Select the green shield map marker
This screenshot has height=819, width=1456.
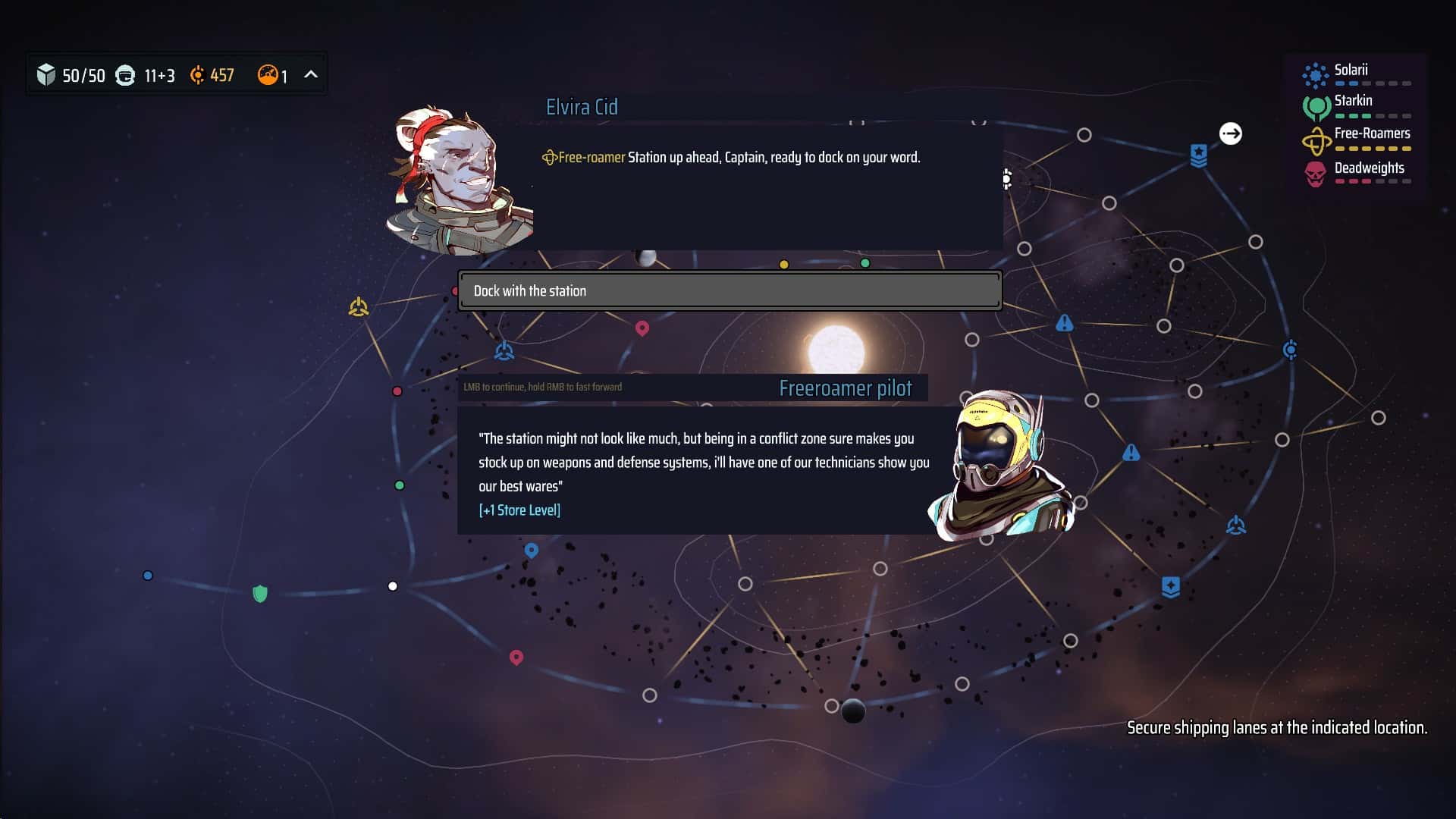tap(260, 593)
